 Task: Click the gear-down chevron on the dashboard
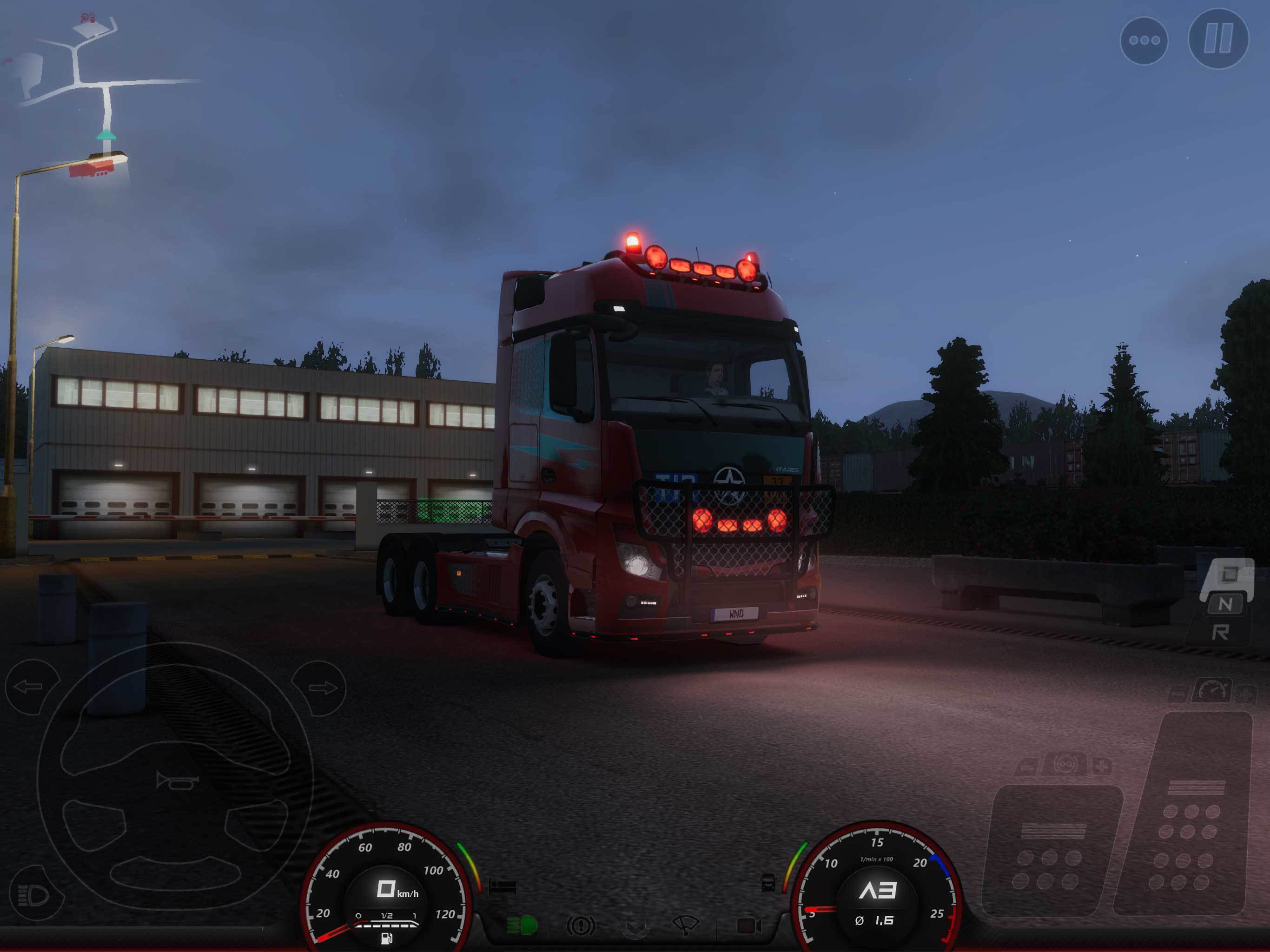[x=635, y=928]
